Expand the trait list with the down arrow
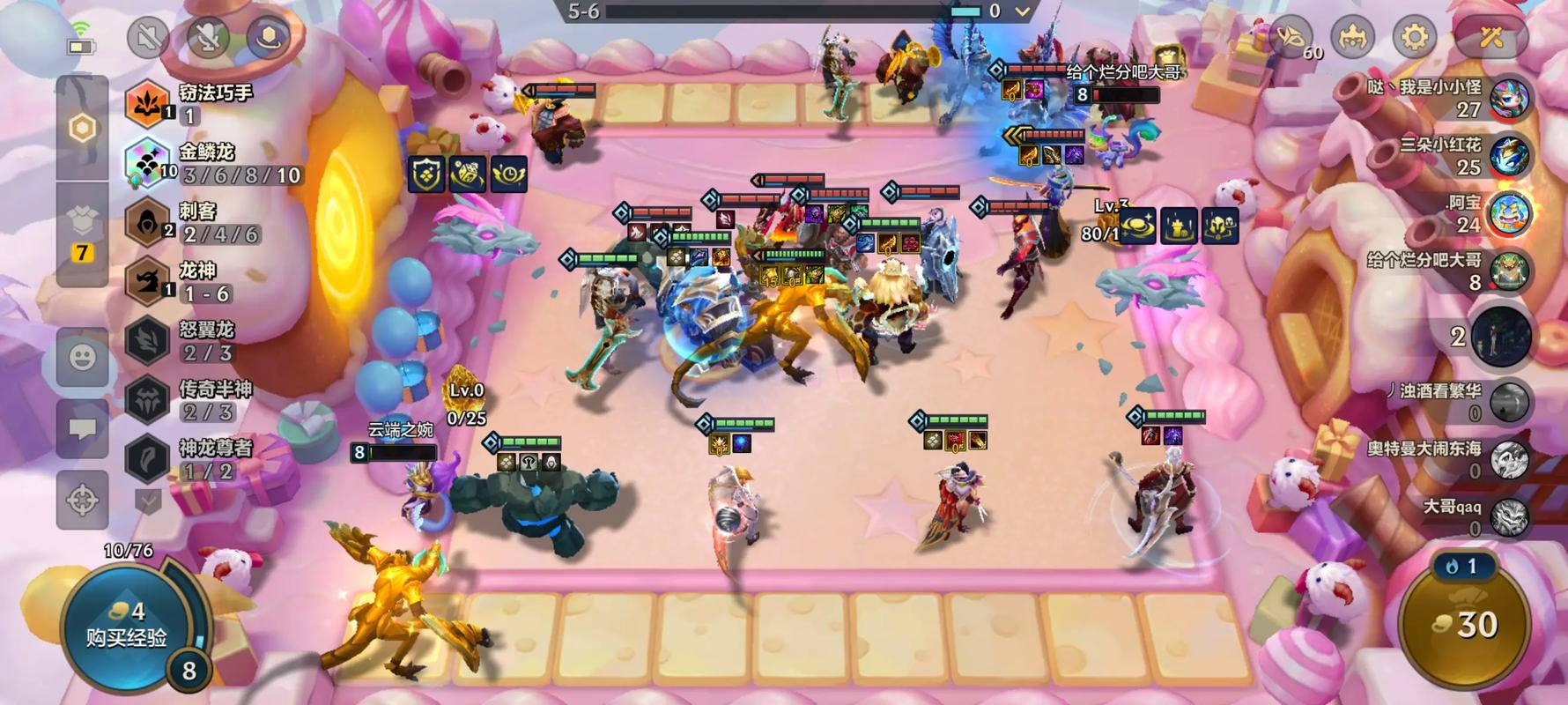 pos(148,501)
